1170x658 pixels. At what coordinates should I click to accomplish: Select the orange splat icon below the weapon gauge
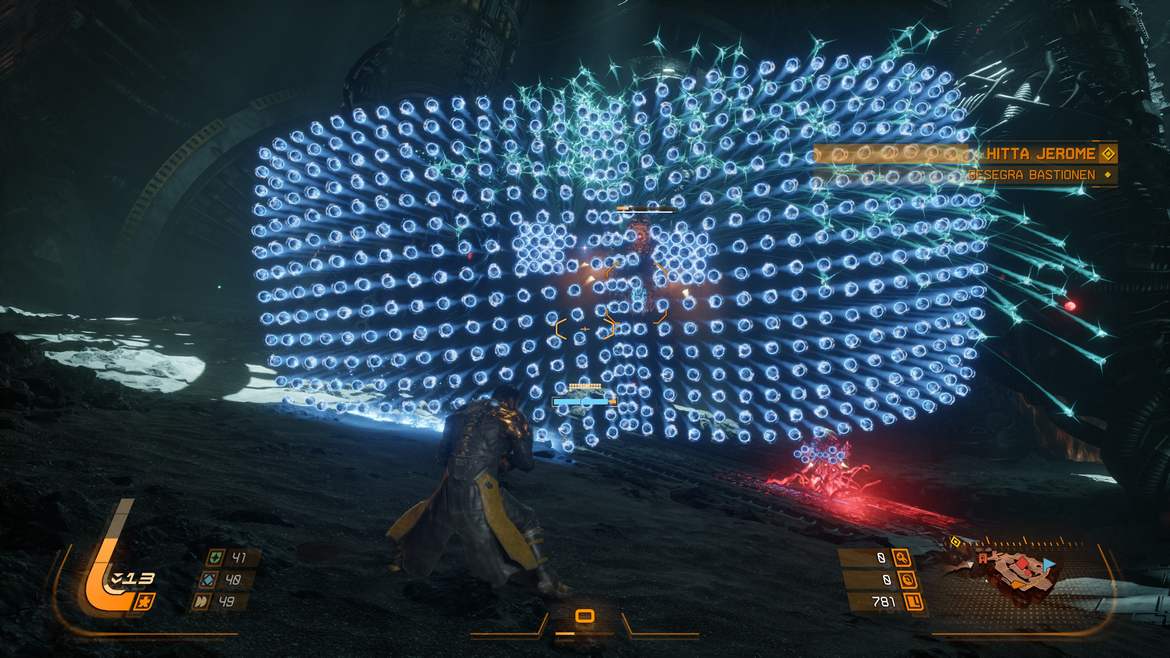(146, 601)
